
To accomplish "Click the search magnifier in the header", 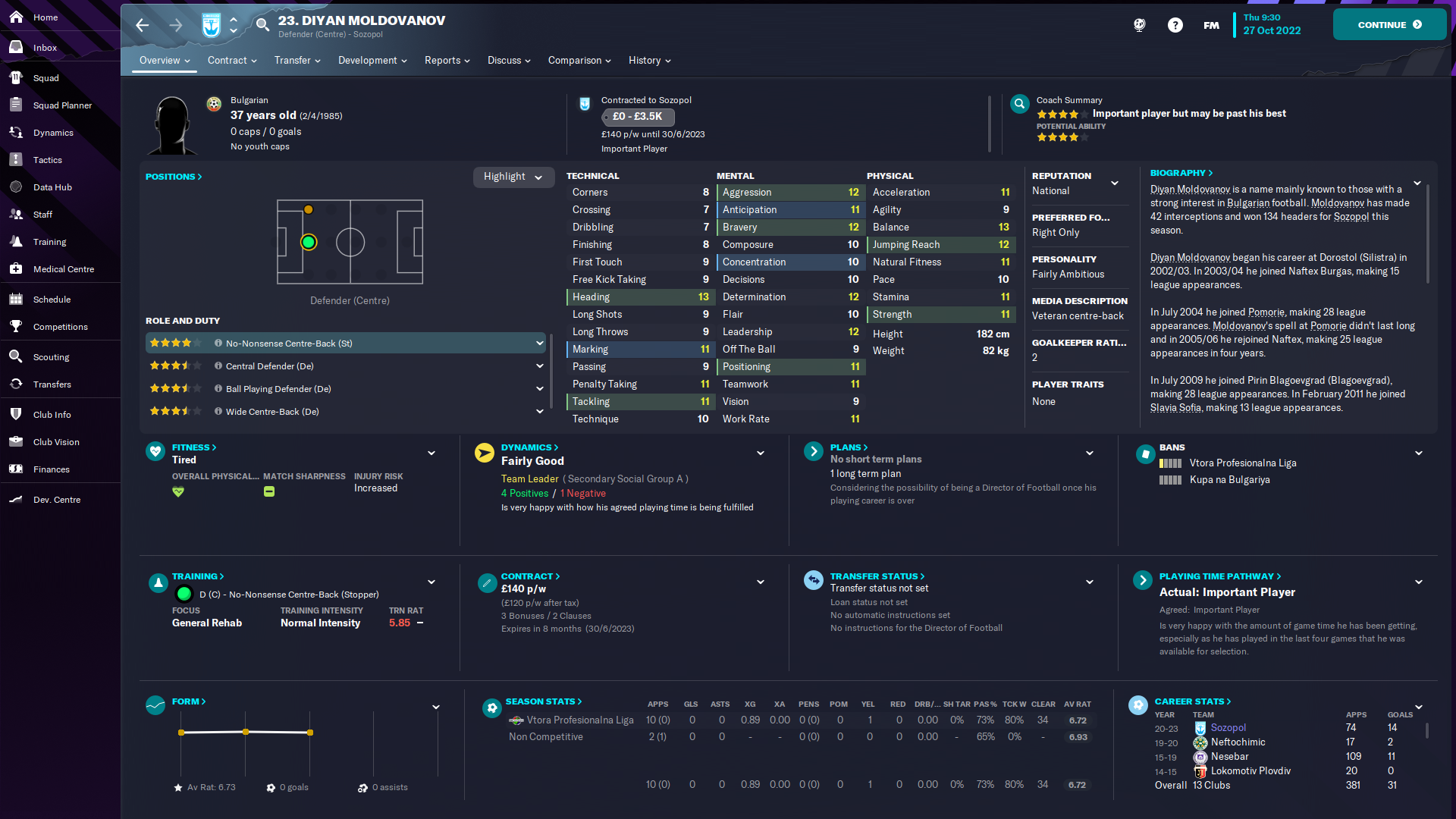I will (x=262, y=25).
